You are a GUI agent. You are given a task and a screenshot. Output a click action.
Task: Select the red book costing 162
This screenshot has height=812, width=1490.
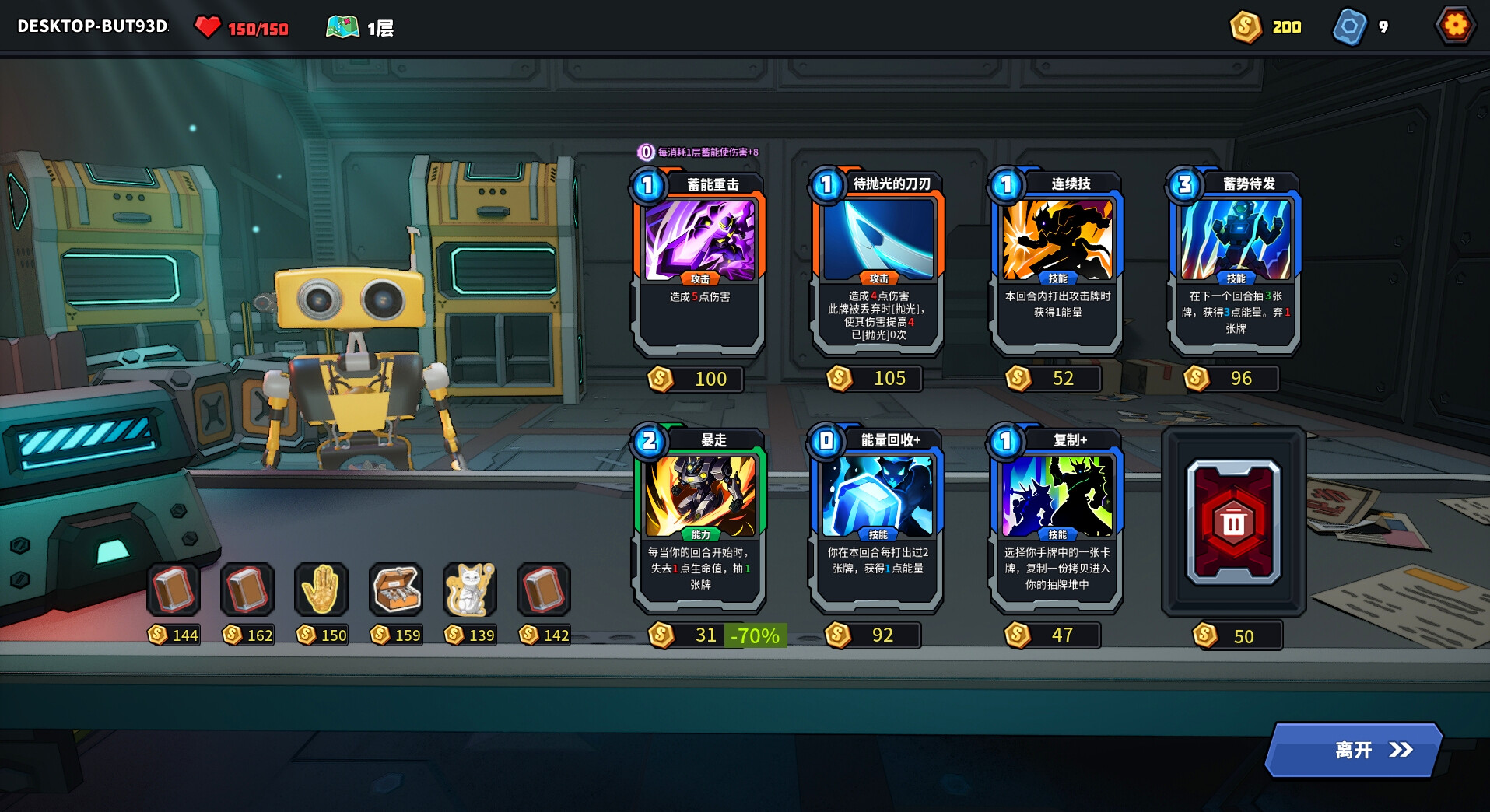[247, 590]
